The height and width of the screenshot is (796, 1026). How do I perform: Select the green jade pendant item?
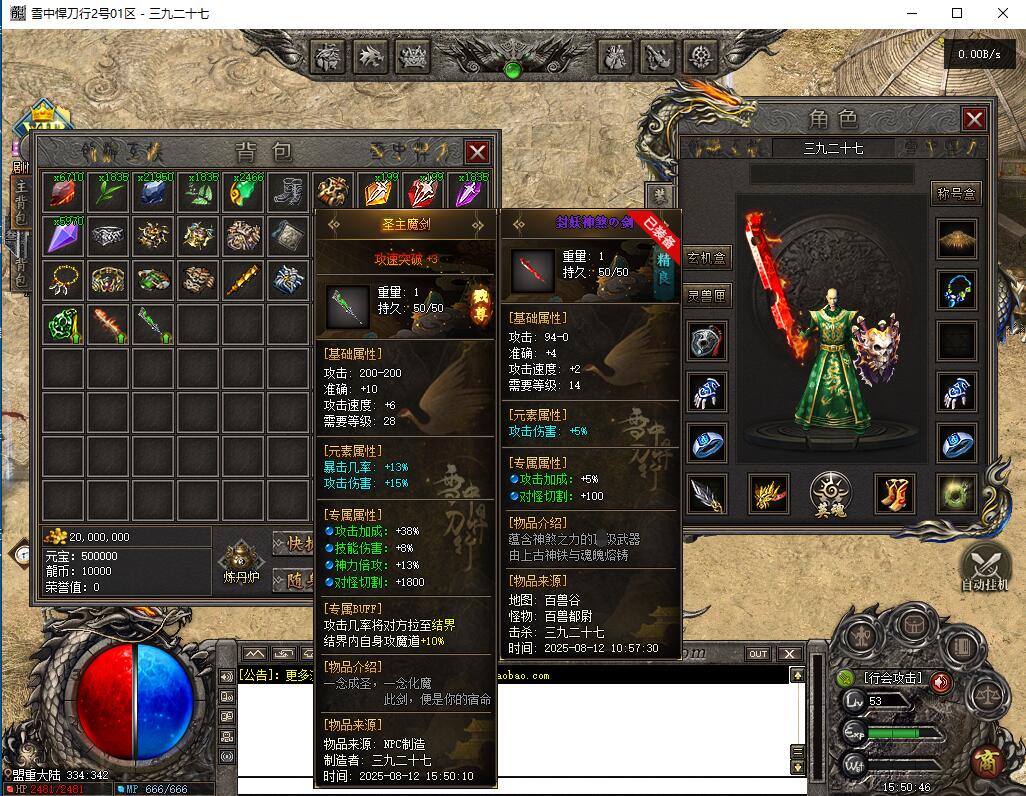63,324
